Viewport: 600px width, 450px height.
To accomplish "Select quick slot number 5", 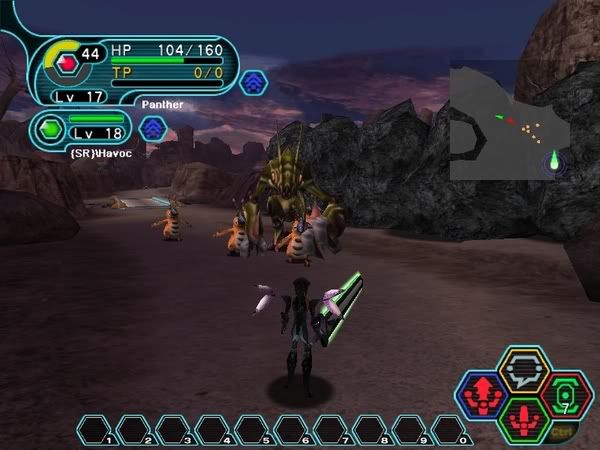I will [252, 430].
